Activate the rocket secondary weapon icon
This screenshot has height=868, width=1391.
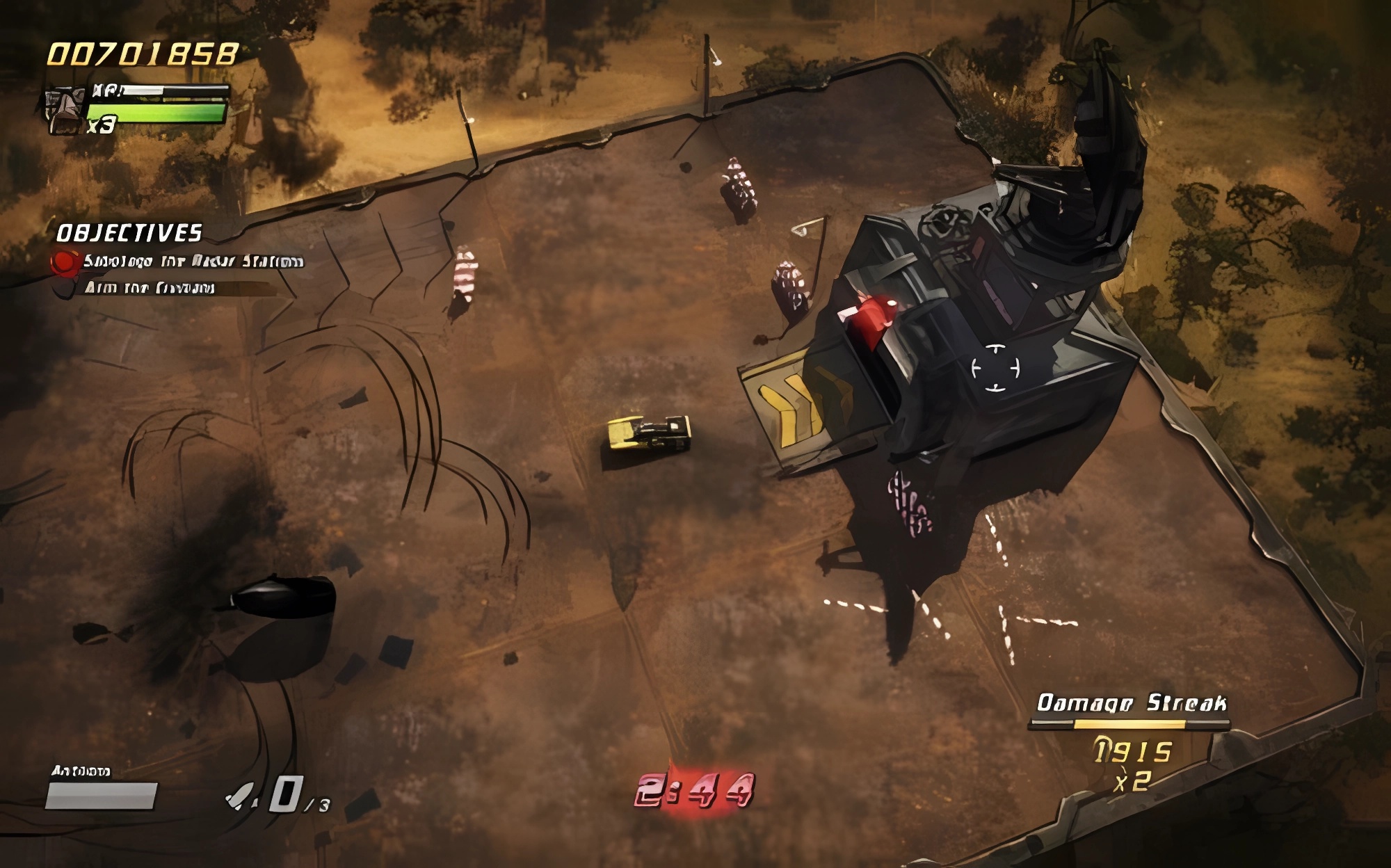tap(241, 796)
